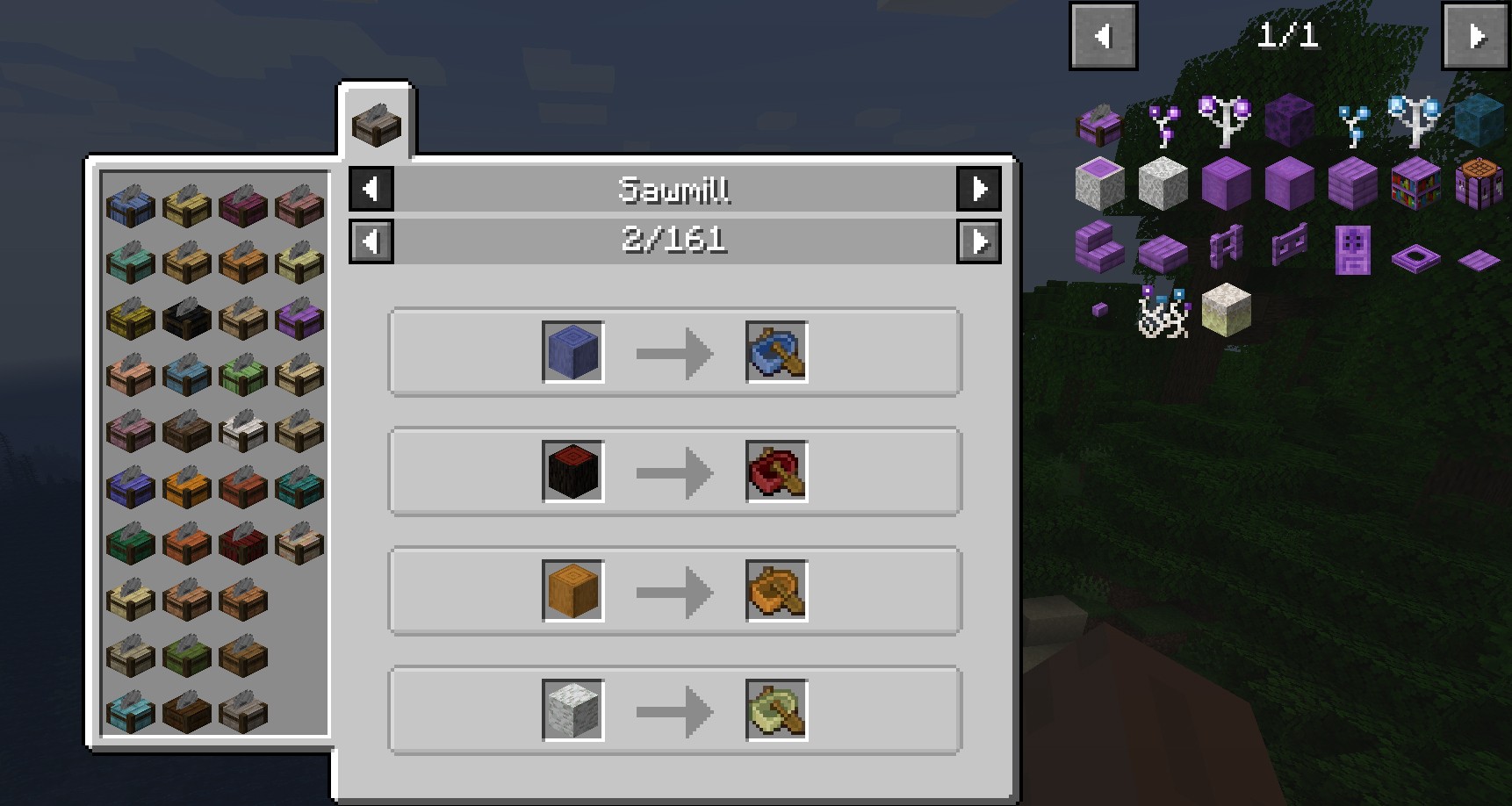Choose the black log with red rings
This screenshot has width=1512, height=806.
coord(572,471)
